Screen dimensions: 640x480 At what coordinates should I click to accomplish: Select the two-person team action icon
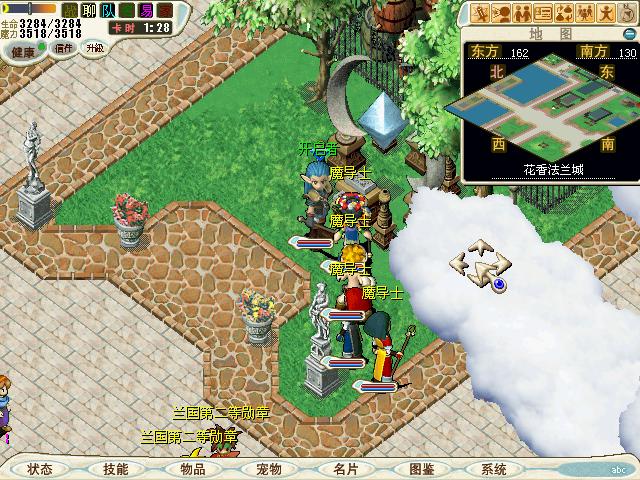[x=522, y=13]
